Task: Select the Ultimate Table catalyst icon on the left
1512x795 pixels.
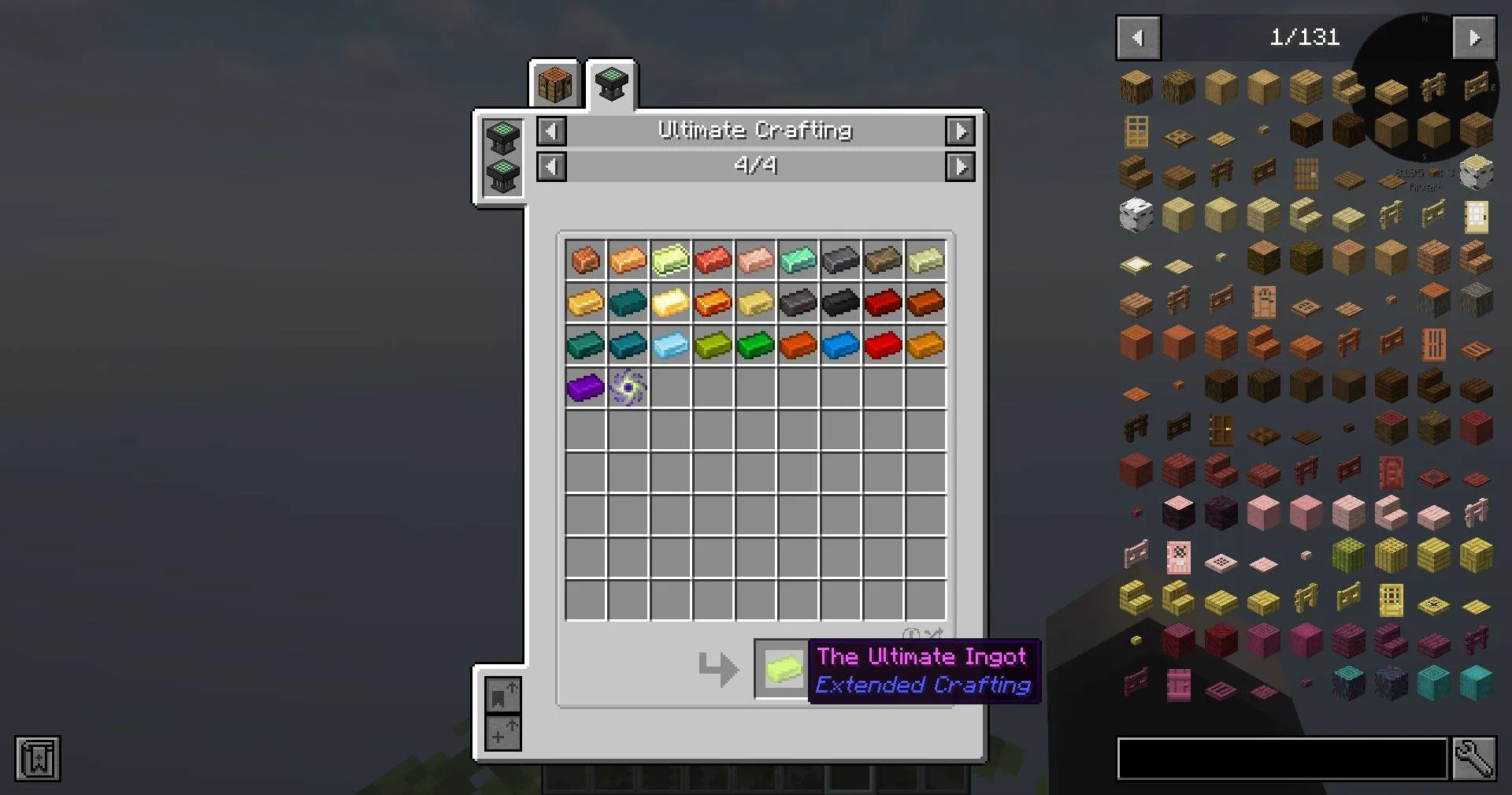Action: point(502,139)
